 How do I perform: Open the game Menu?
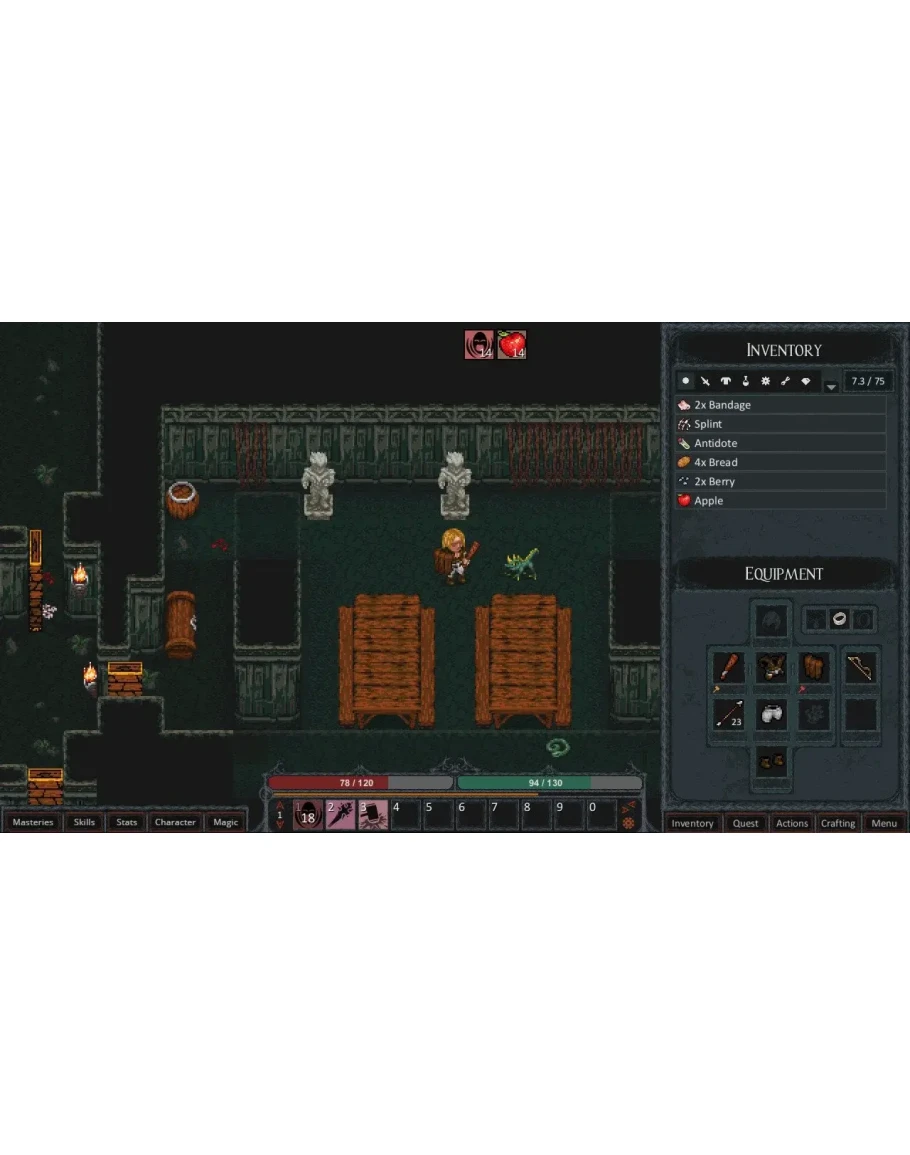pyautogui.click(x=884, y=824)
